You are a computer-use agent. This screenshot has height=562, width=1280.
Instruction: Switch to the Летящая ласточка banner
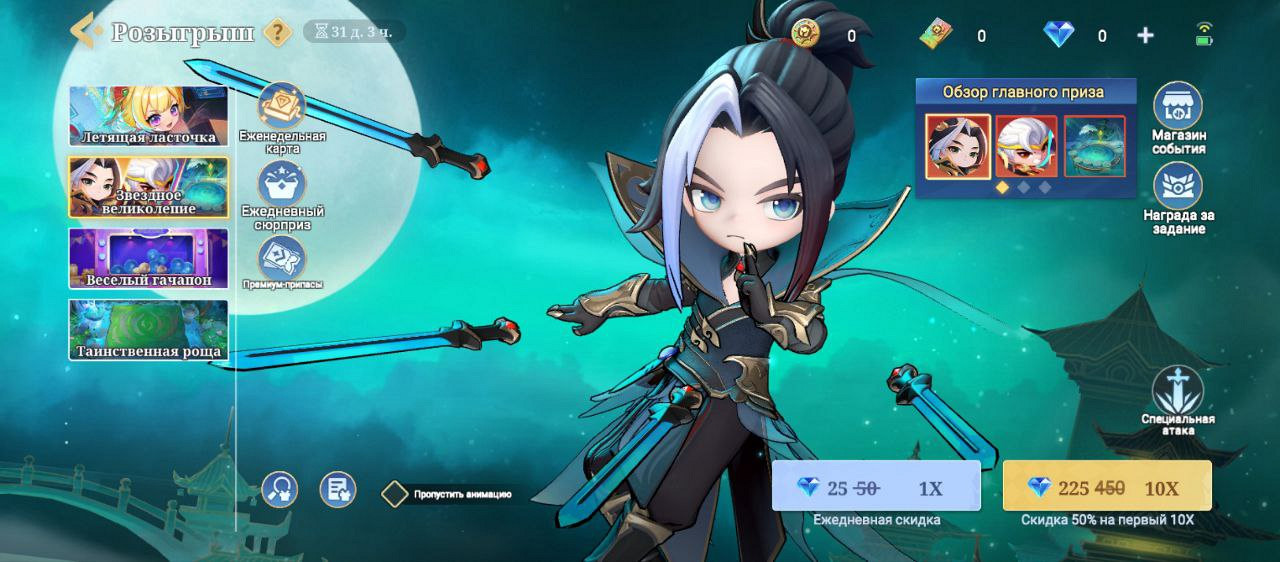tap(148, 116)
